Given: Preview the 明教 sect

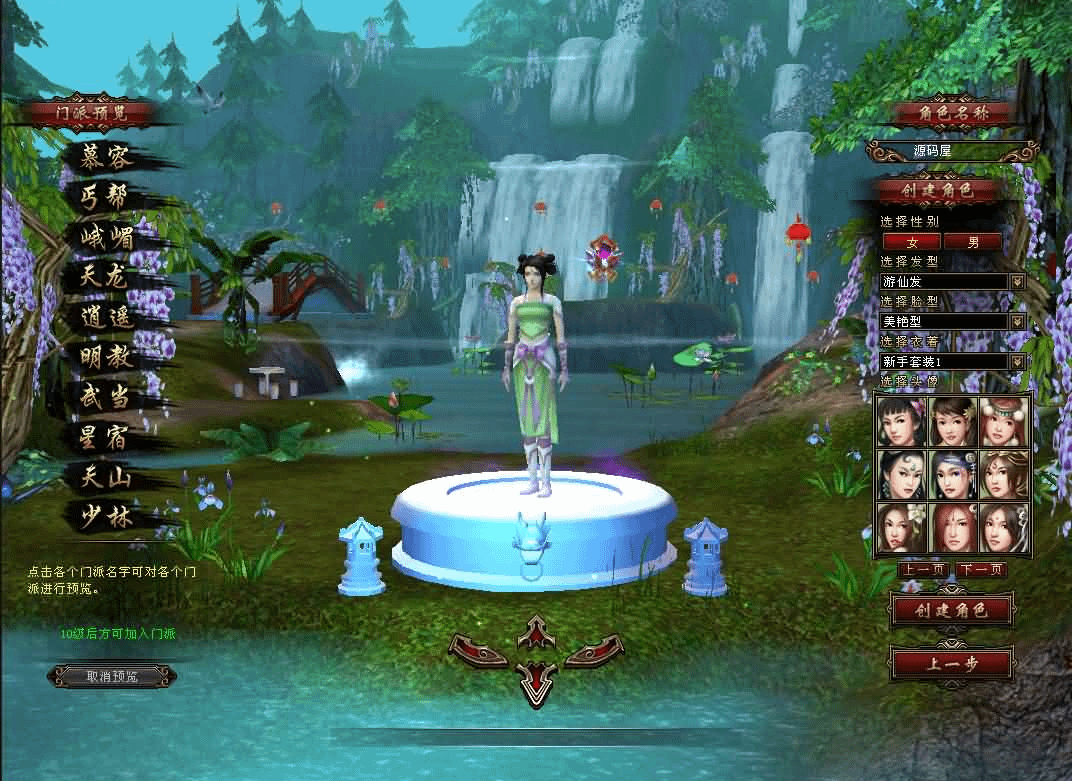Looking at the screenshot, I should (105, 357).
